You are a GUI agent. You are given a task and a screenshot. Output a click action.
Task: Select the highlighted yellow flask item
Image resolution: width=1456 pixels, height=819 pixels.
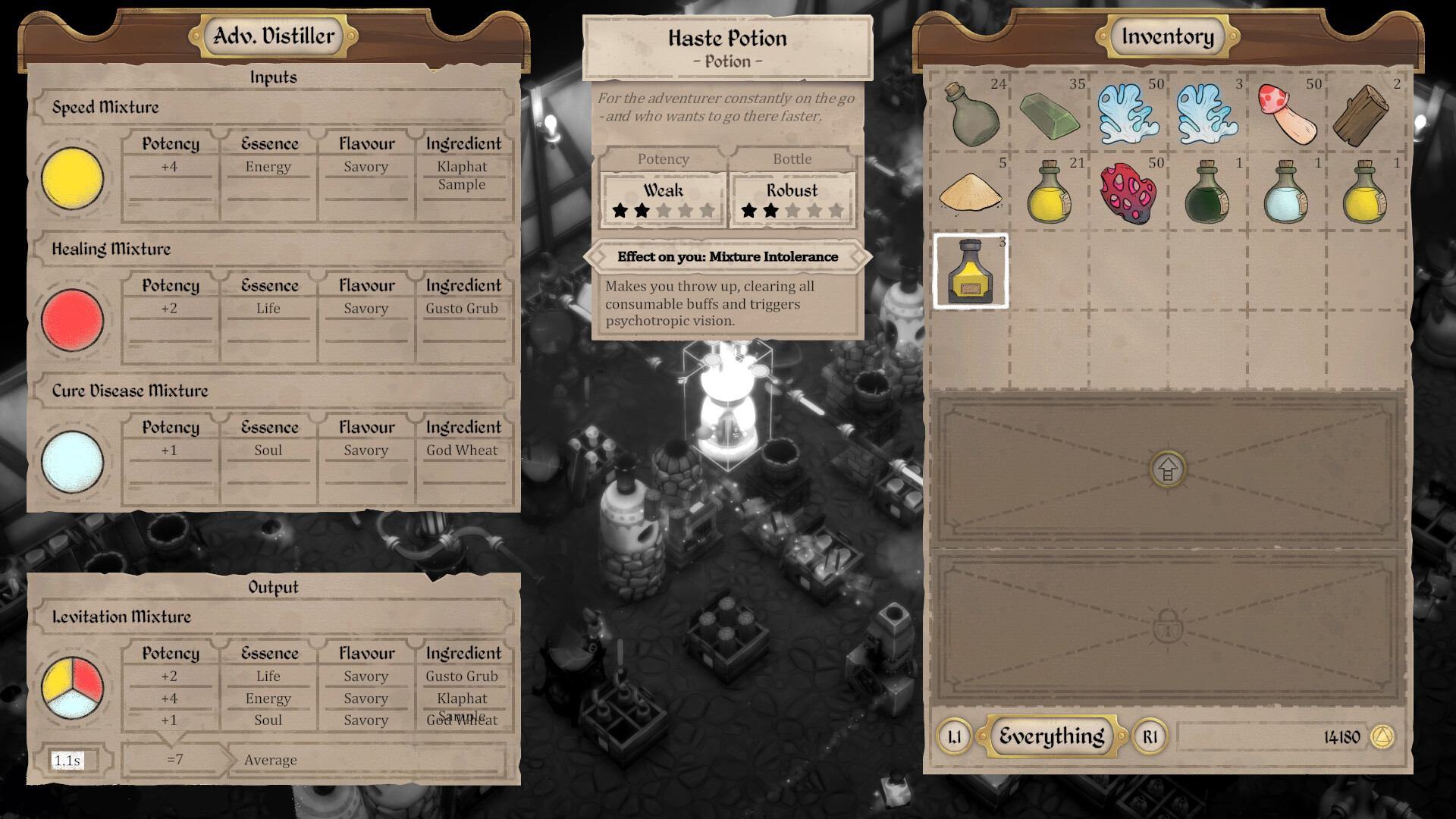point(971,273)
